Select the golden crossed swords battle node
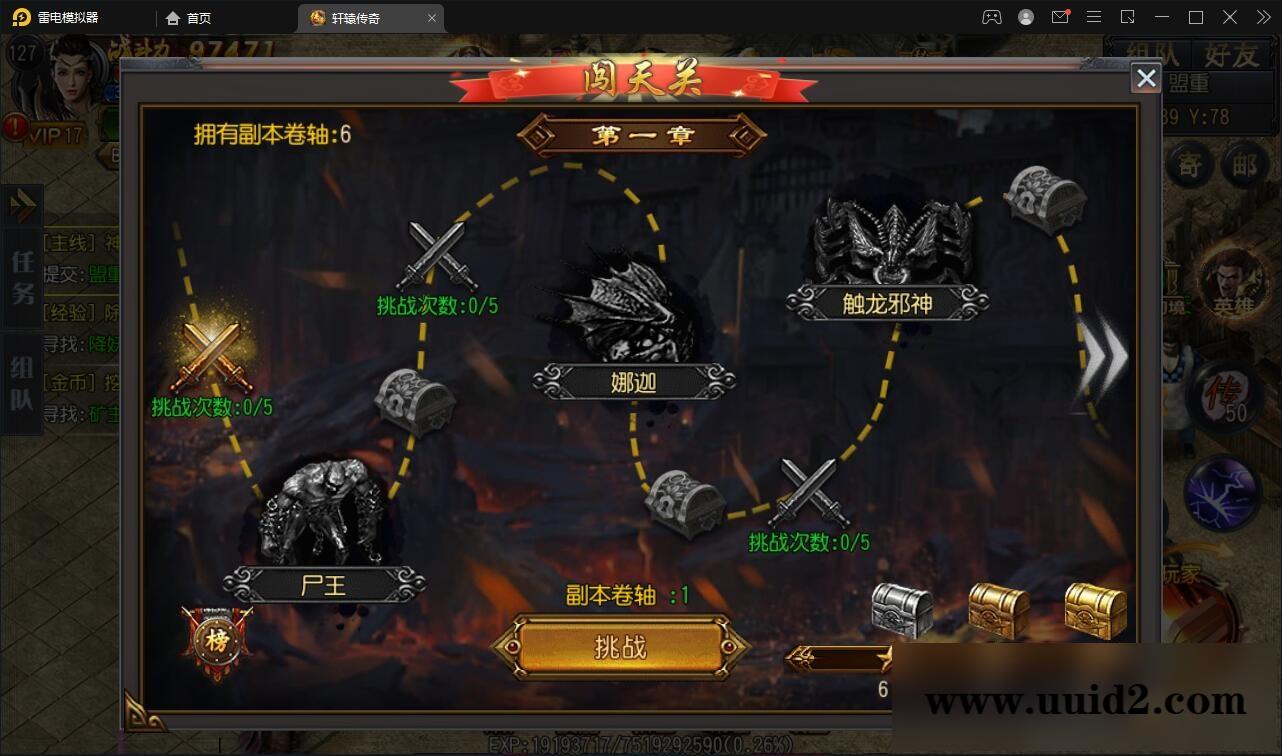Viewport: 1282px width, 756px height. pyautogui.click(x=212, y=355)
